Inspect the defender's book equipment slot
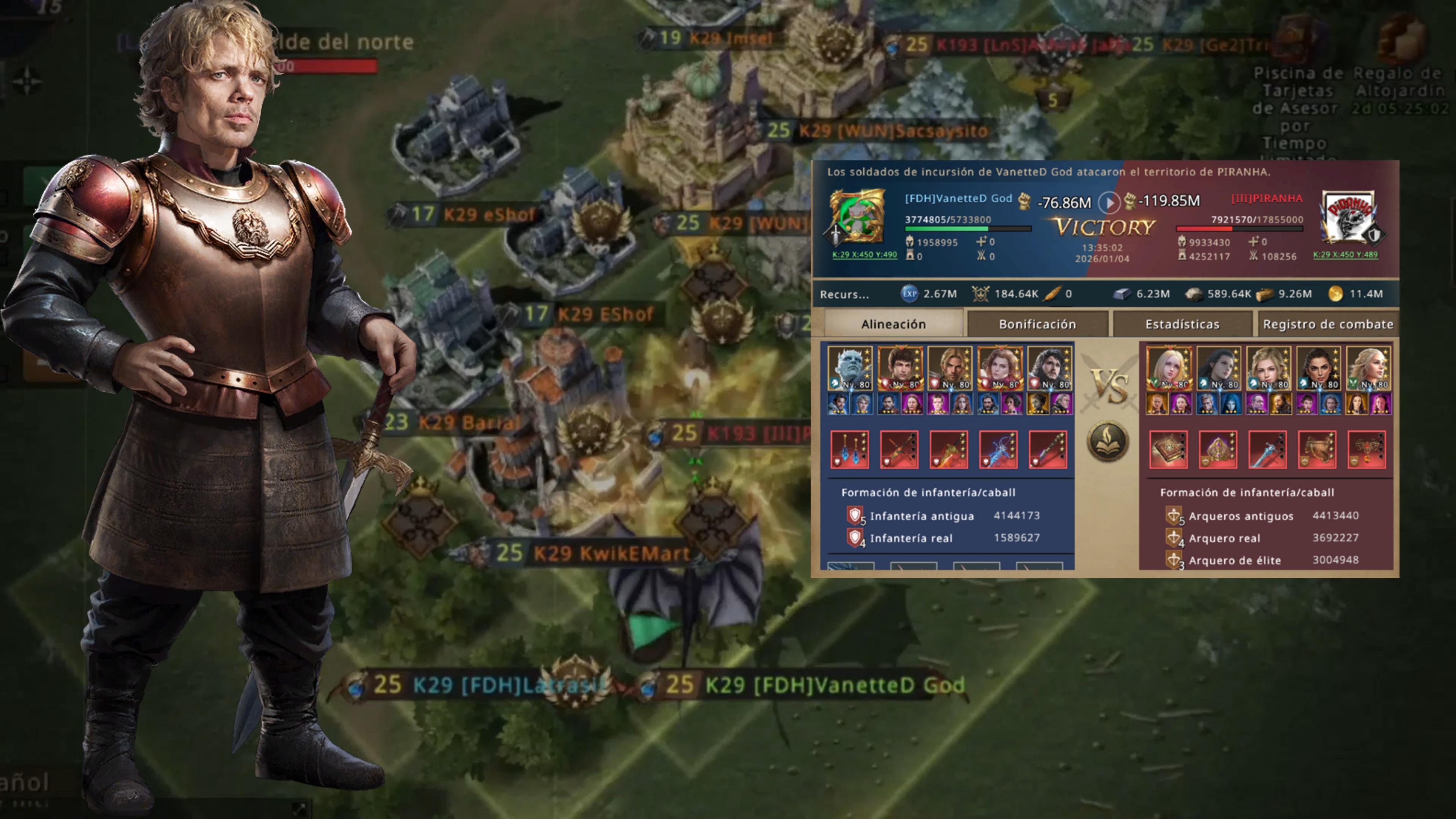Viewport: 1456px width, 819px height. click(1168, 449)
